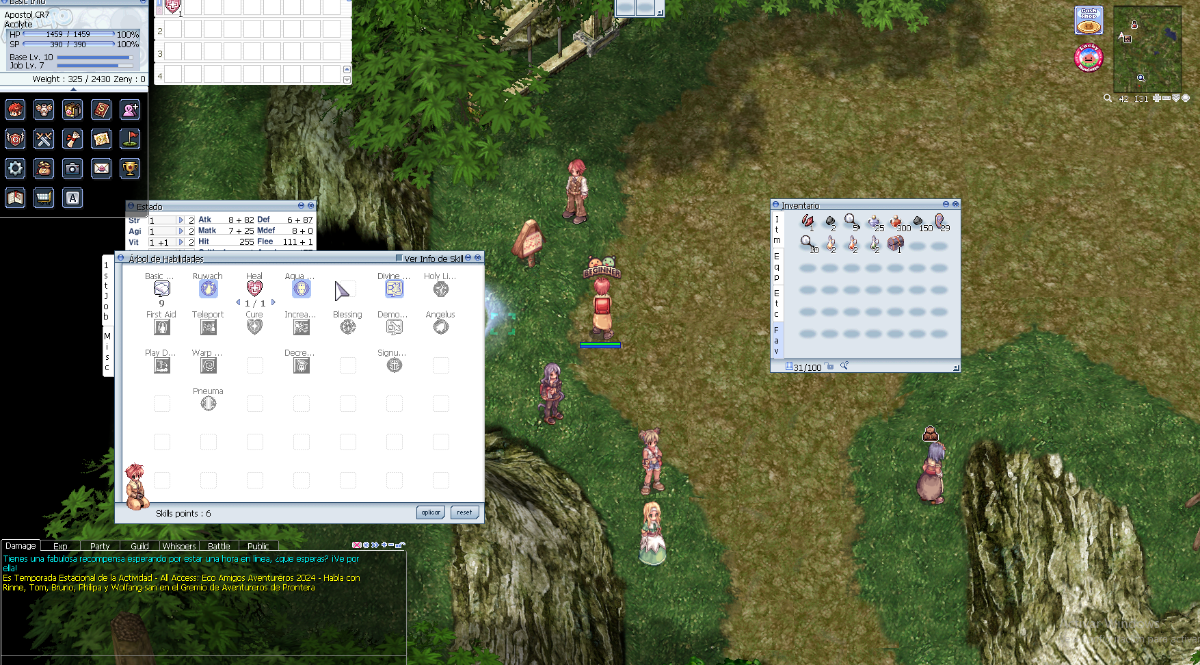
Task: Select the treasure chest item in inventory
Action: pos(895,243)
